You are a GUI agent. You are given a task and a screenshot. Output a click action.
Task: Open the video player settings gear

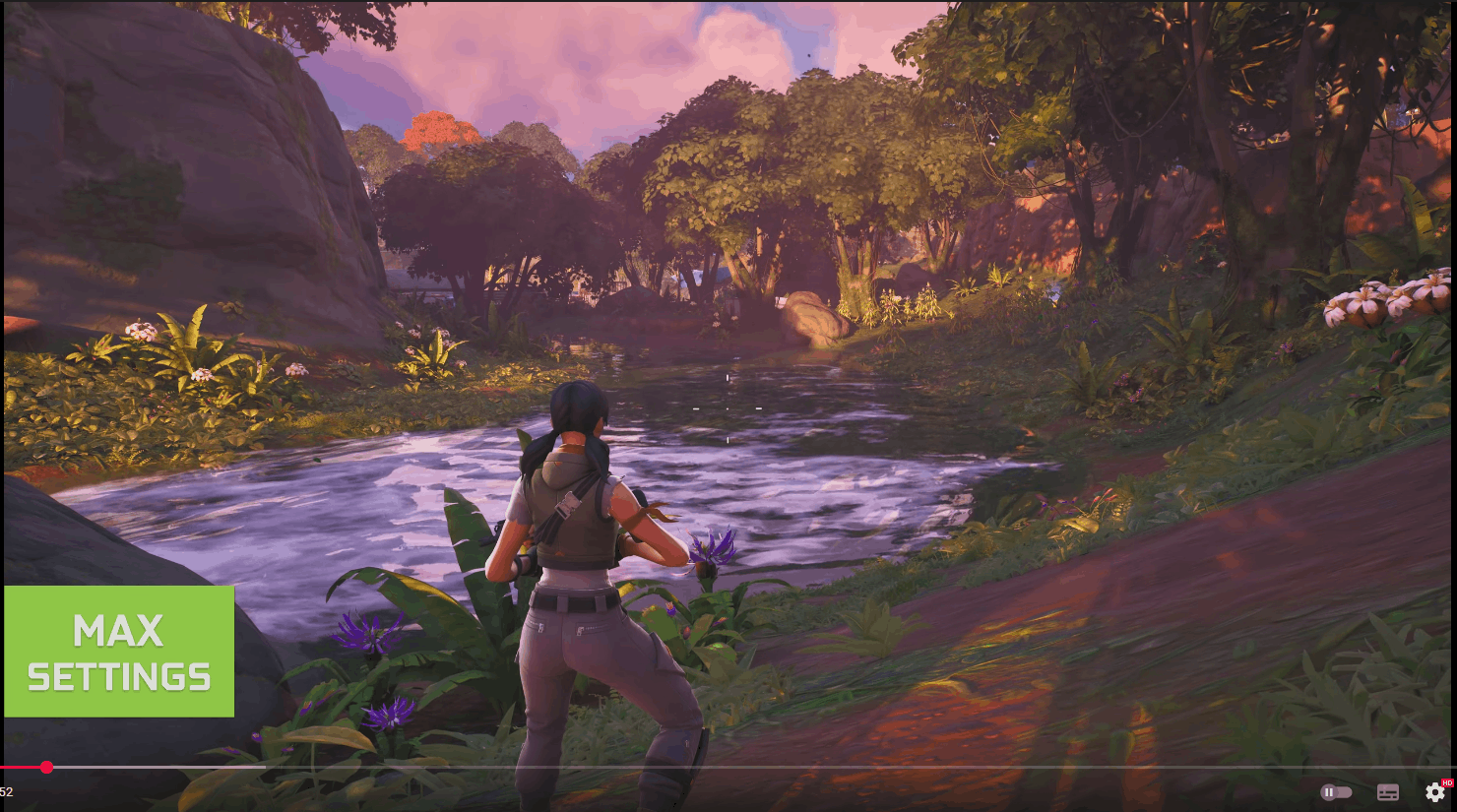coord(1434,791)
